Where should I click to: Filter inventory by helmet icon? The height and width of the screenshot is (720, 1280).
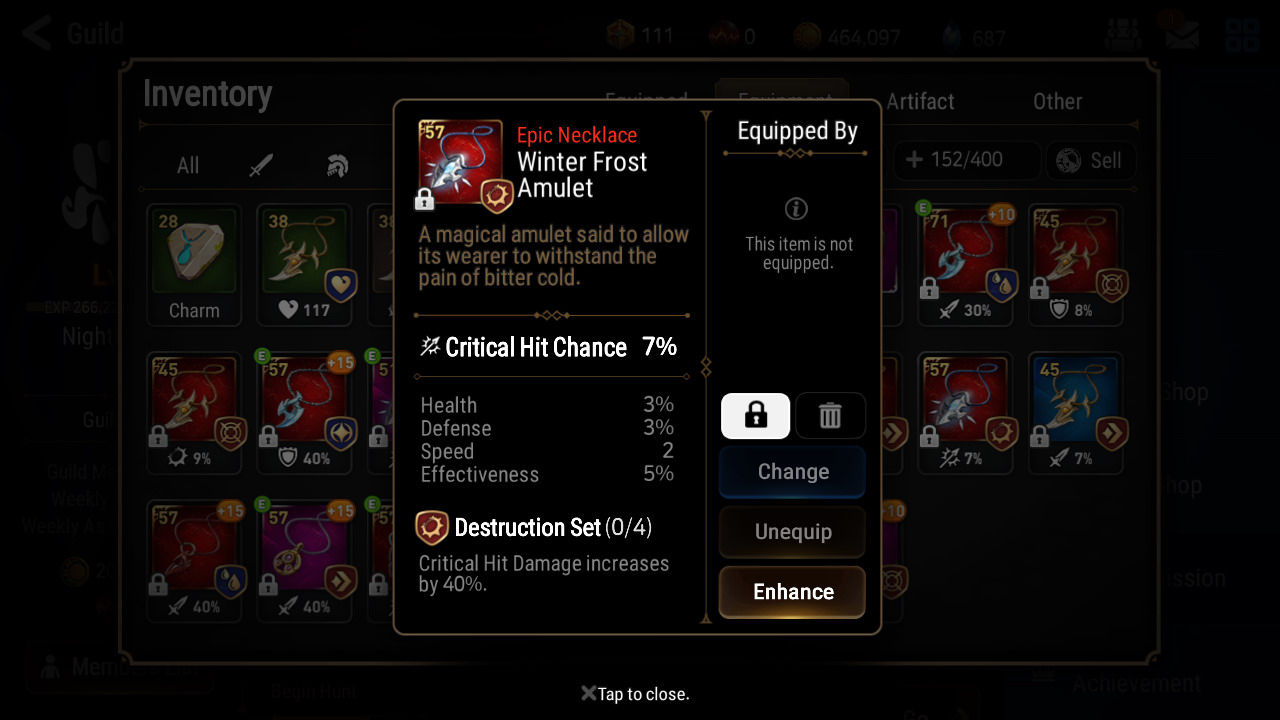click(x=338, y=166)
